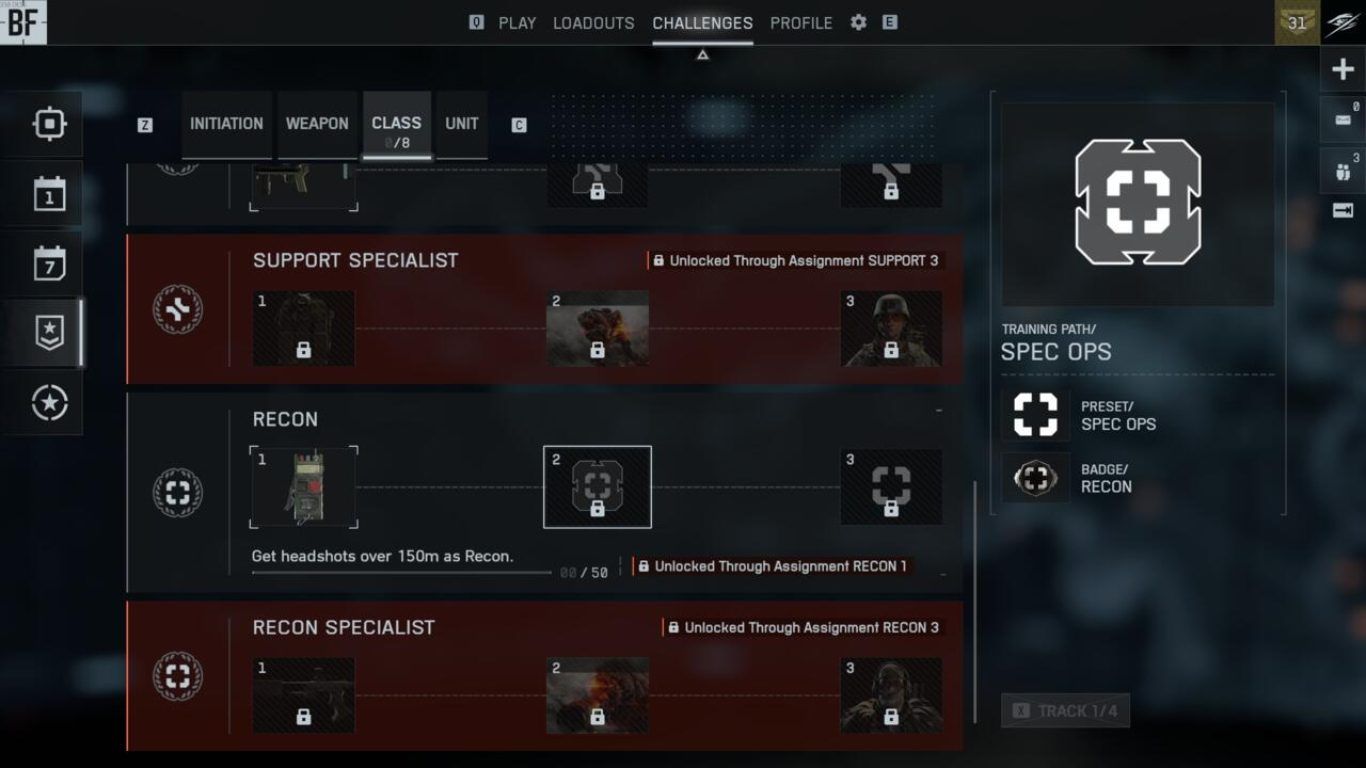The height and width of the screenshot is (768, 1366).
Task: Select the crosshair target sidebar icon
Action: click(49, 124)
